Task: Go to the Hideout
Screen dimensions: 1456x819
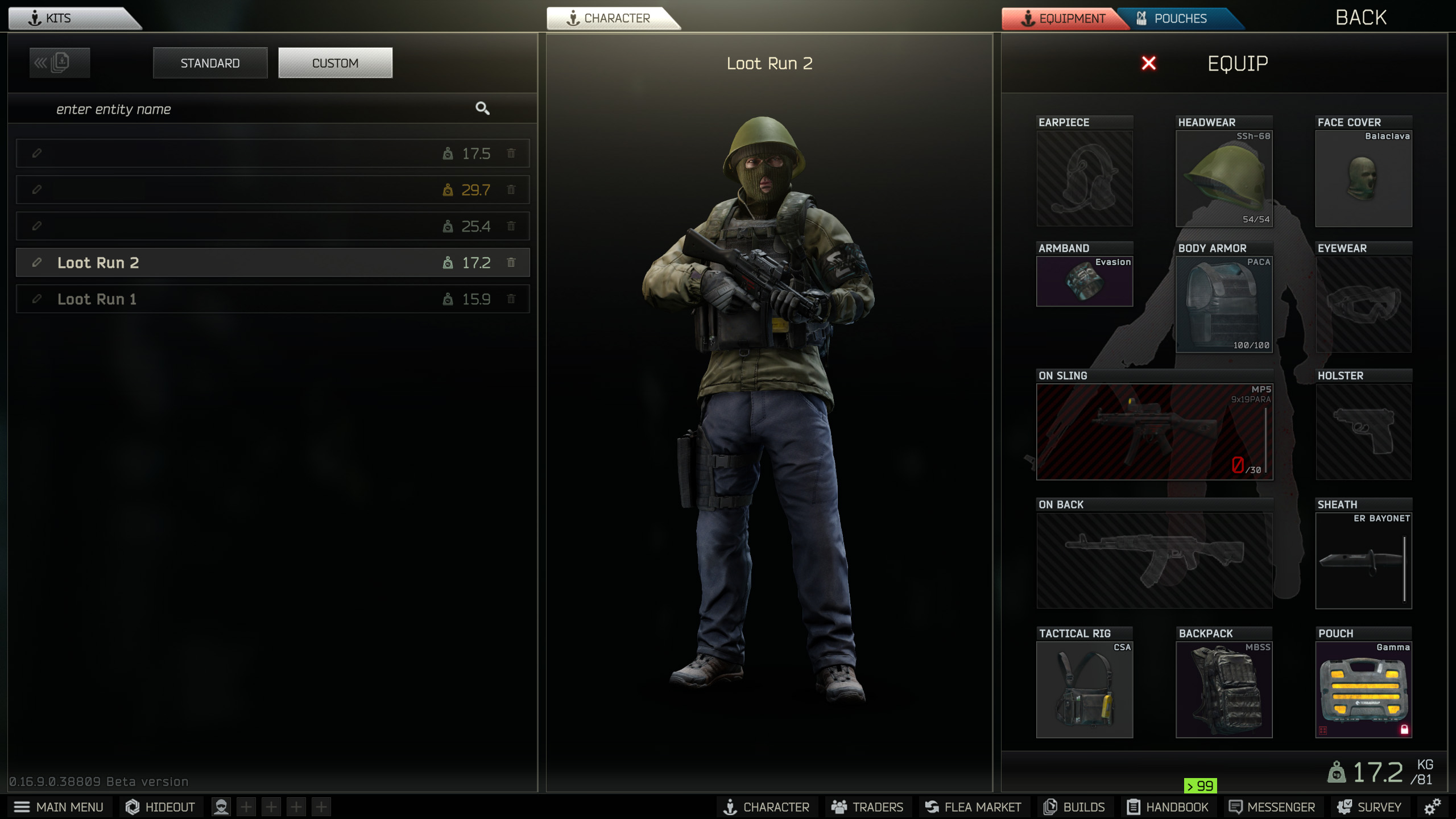Action: [x=160, y=807]
